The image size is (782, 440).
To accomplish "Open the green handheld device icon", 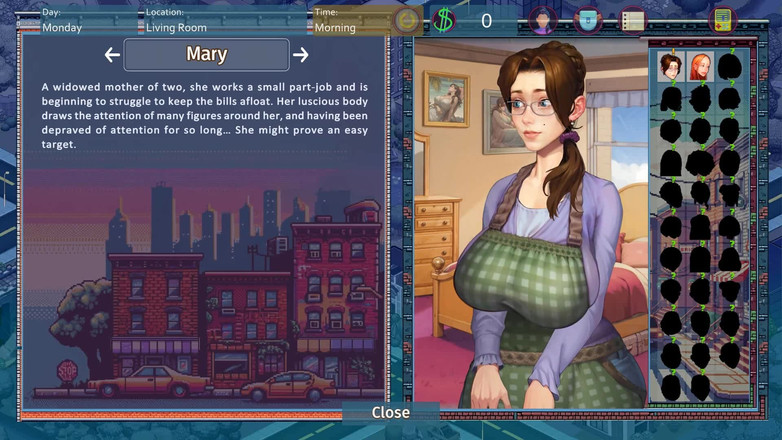I will click(722, 20).
